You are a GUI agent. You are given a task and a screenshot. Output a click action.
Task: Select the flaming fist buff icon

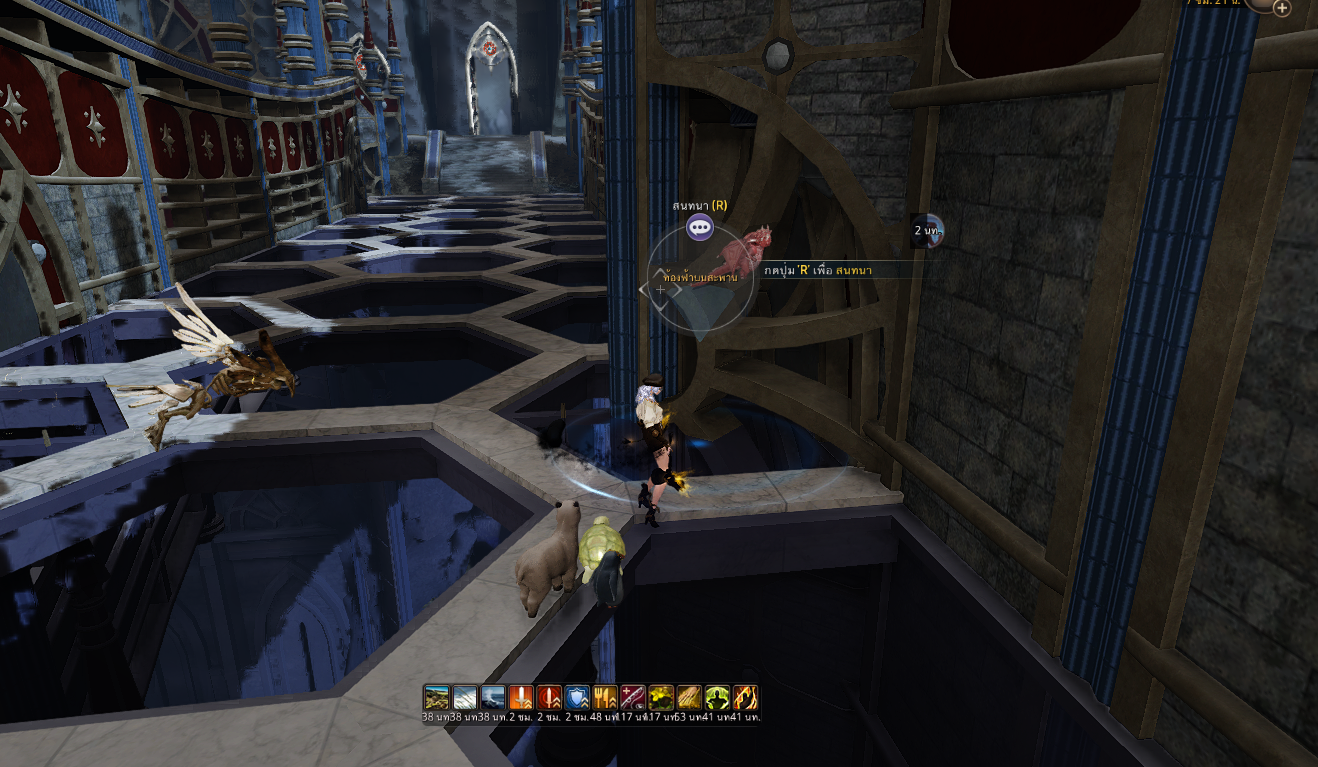click(x=745, y=697)
